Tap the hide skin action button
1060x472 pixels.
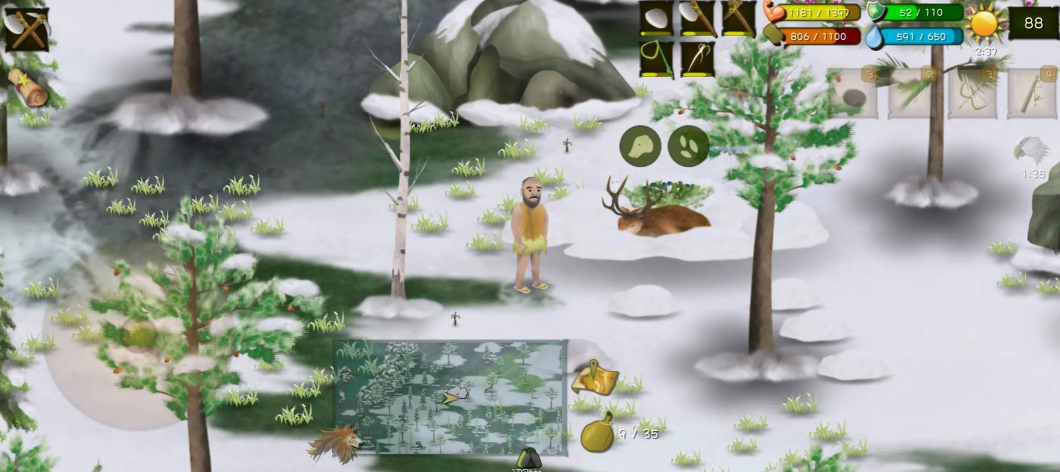point(639,146)
